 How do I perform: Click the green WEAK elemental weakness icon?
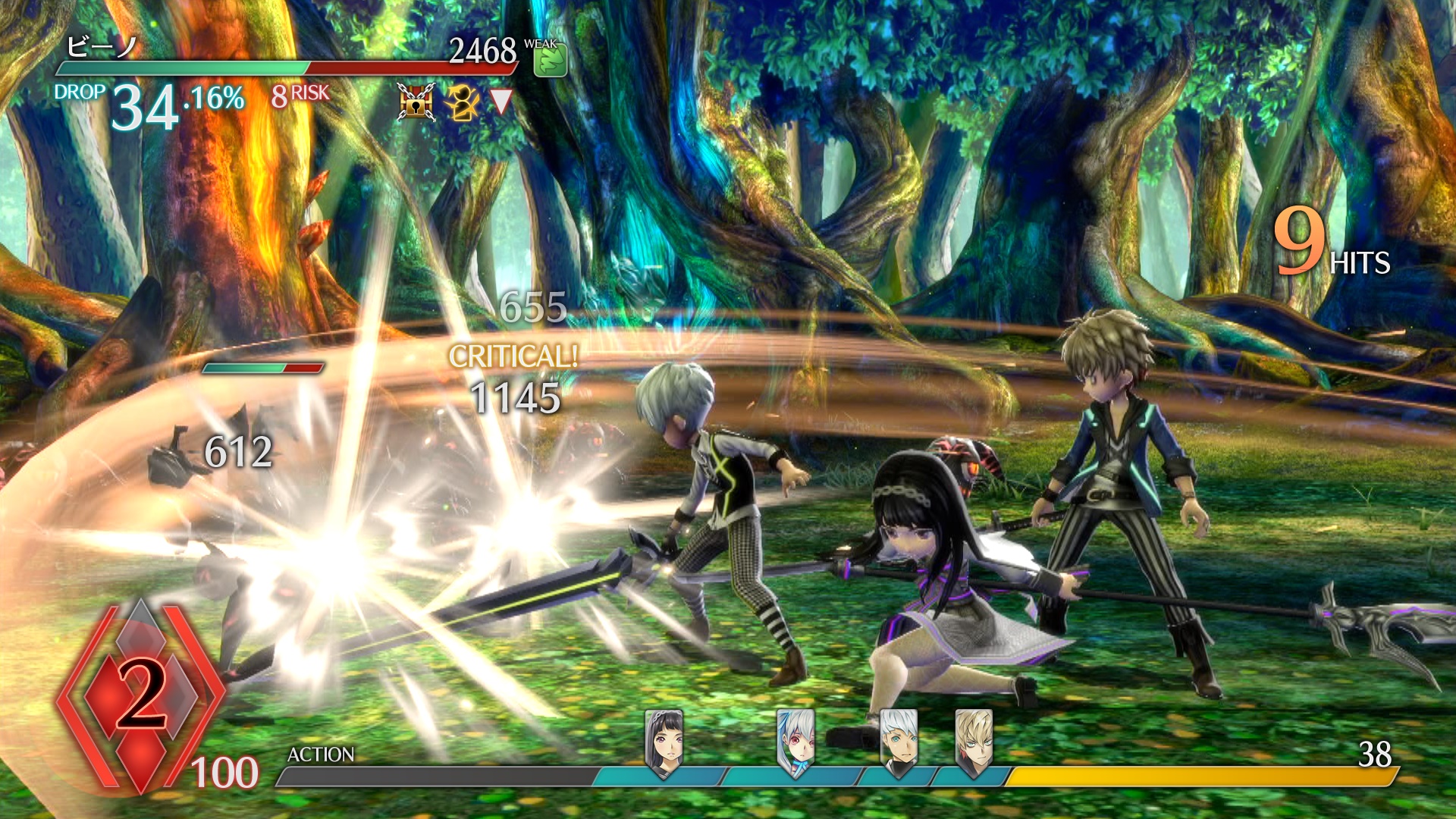click(552, 61)
